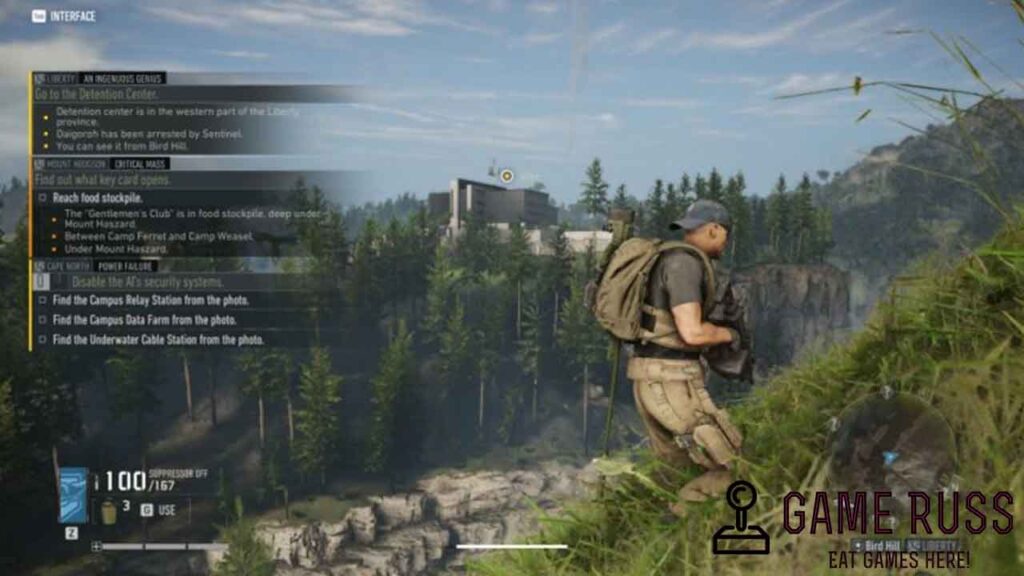Tick Find the Campus Data Farm objective
Image resolution: width=1024 pixels, height=576 pixels.
click(x=42, y=320)
